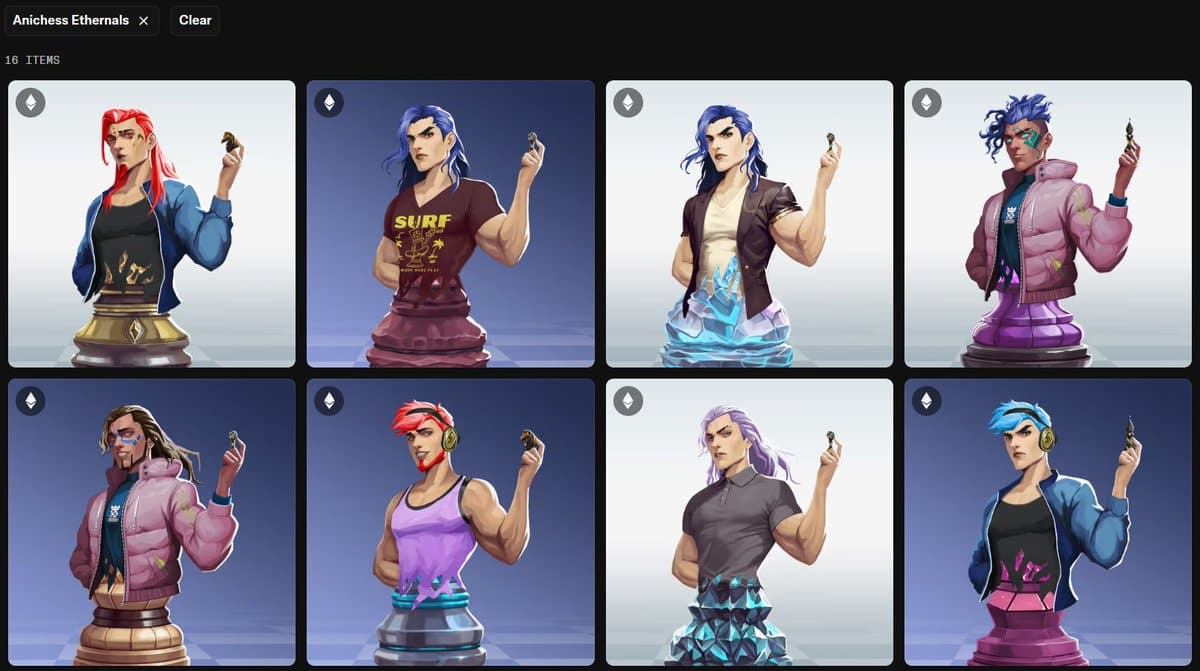View the Ethernal with the ice crystal base
Image resolution: width=1200 pixels, height=671 pixels.
(749, 224)
